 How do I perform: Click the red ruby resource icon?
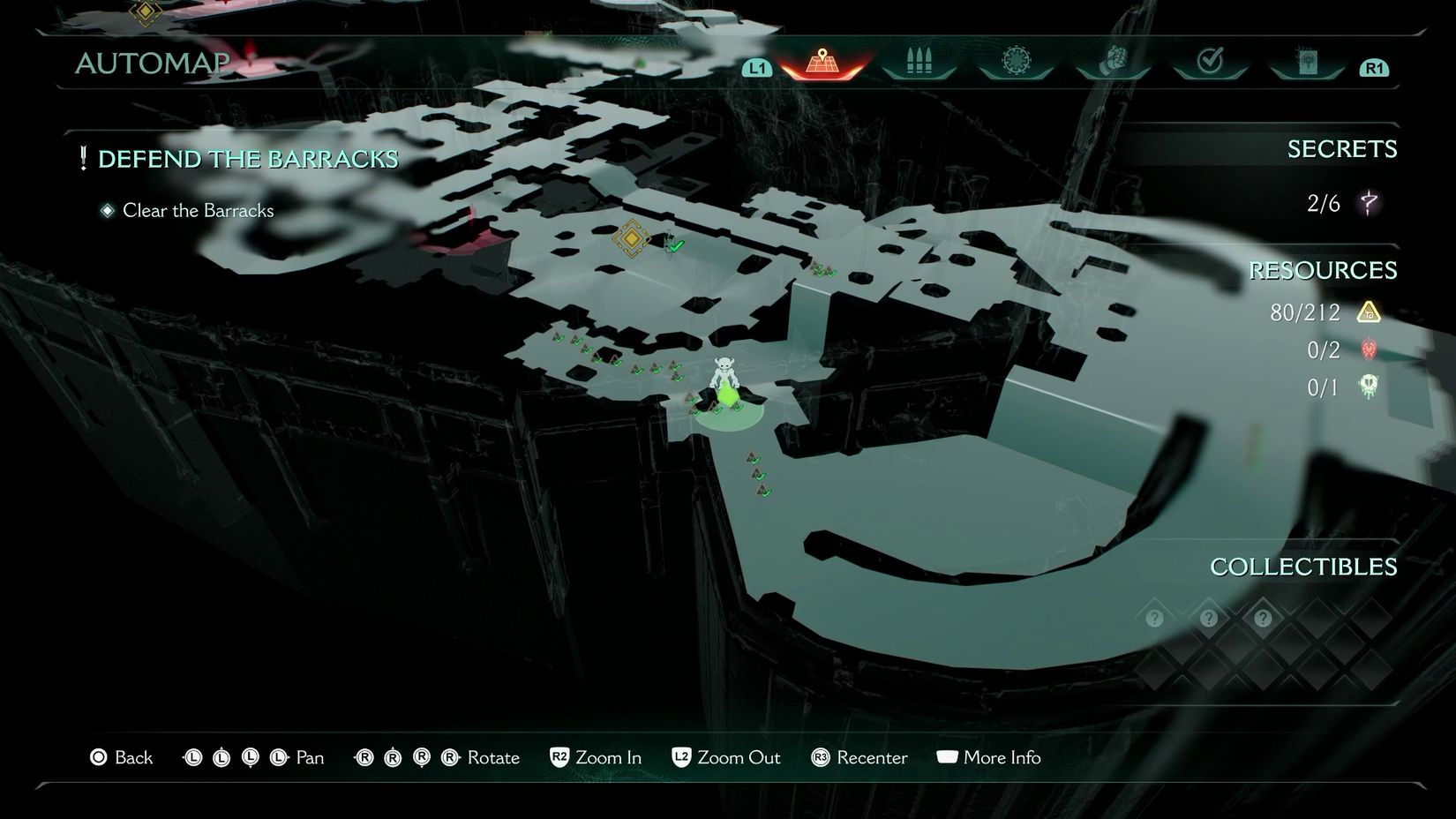coord(1369,349)
